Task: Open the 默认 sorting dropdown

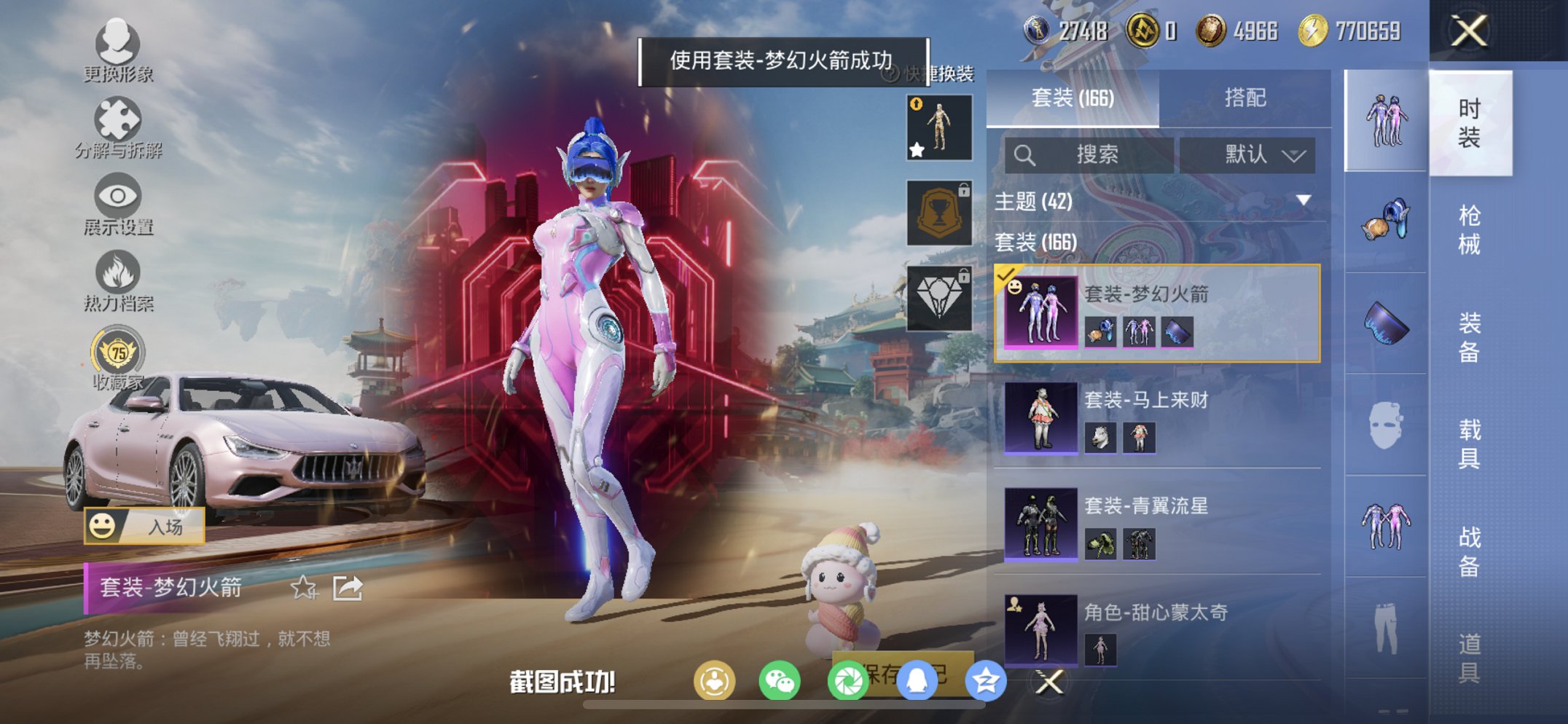Action: tap(1253, 154)
